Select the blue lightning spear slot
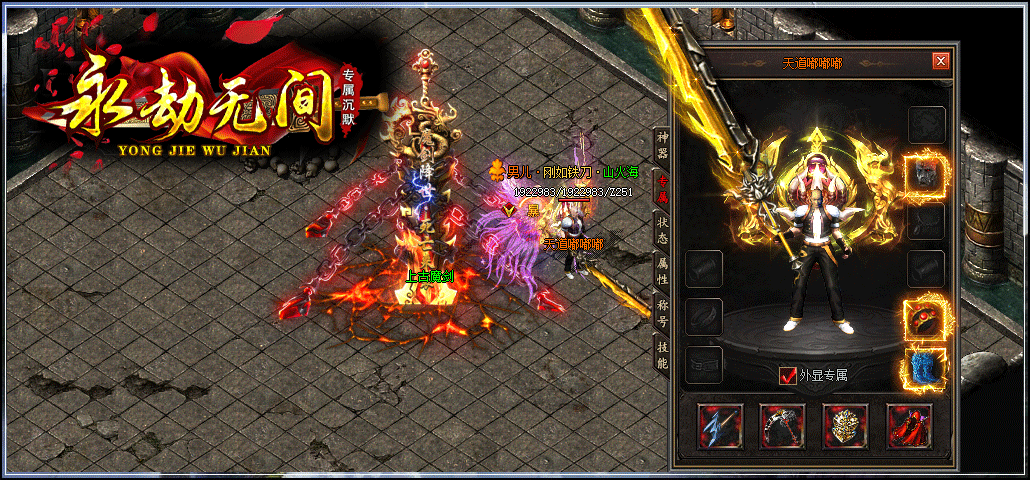Viewport: 1030px width, 480px height. 719,426
